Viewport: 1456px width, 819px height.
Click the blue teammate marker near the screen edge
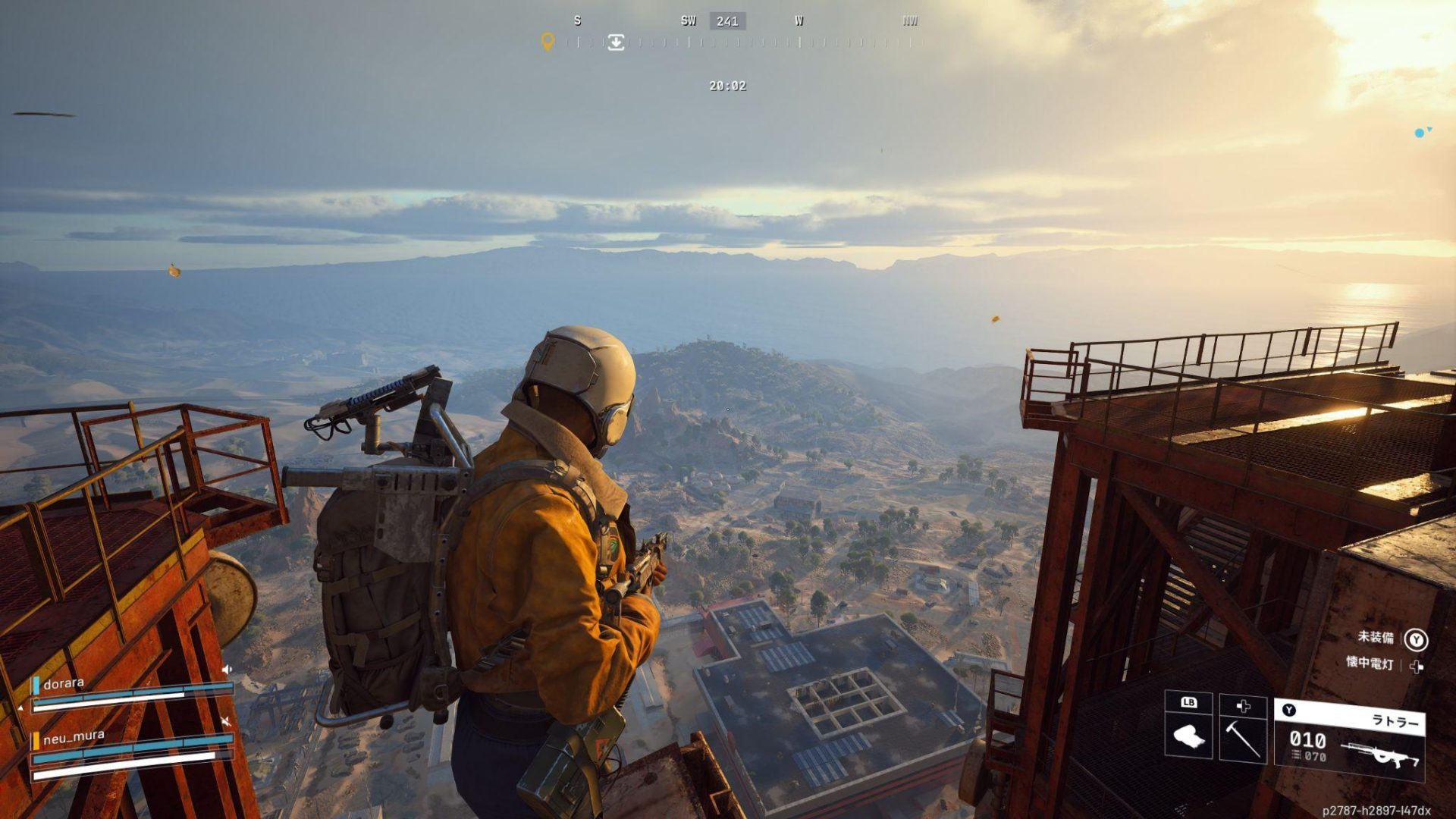click(1420, 133)
